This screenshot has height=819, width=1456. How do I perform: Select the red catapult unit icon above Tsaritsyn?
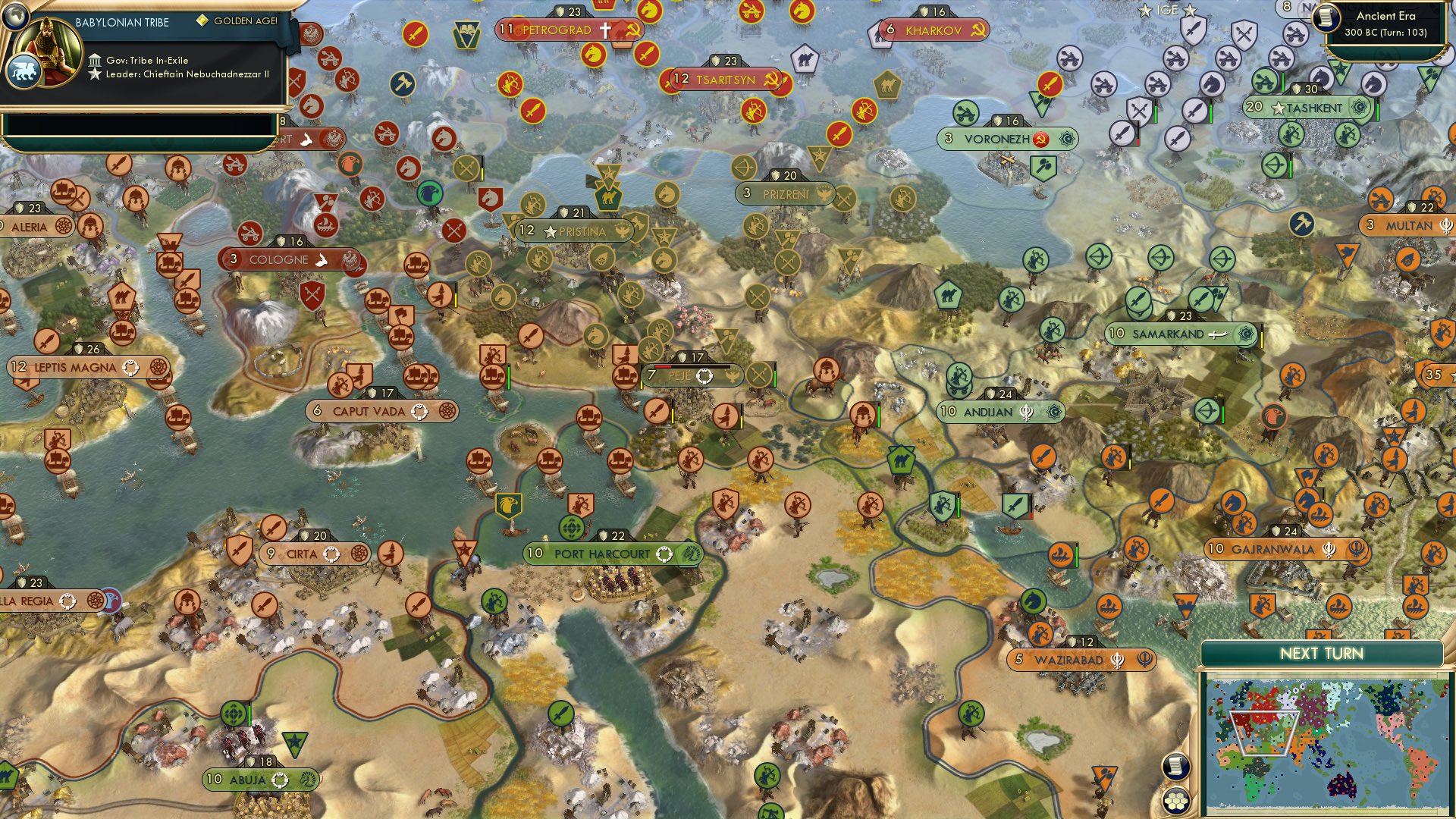coord(751,12)
